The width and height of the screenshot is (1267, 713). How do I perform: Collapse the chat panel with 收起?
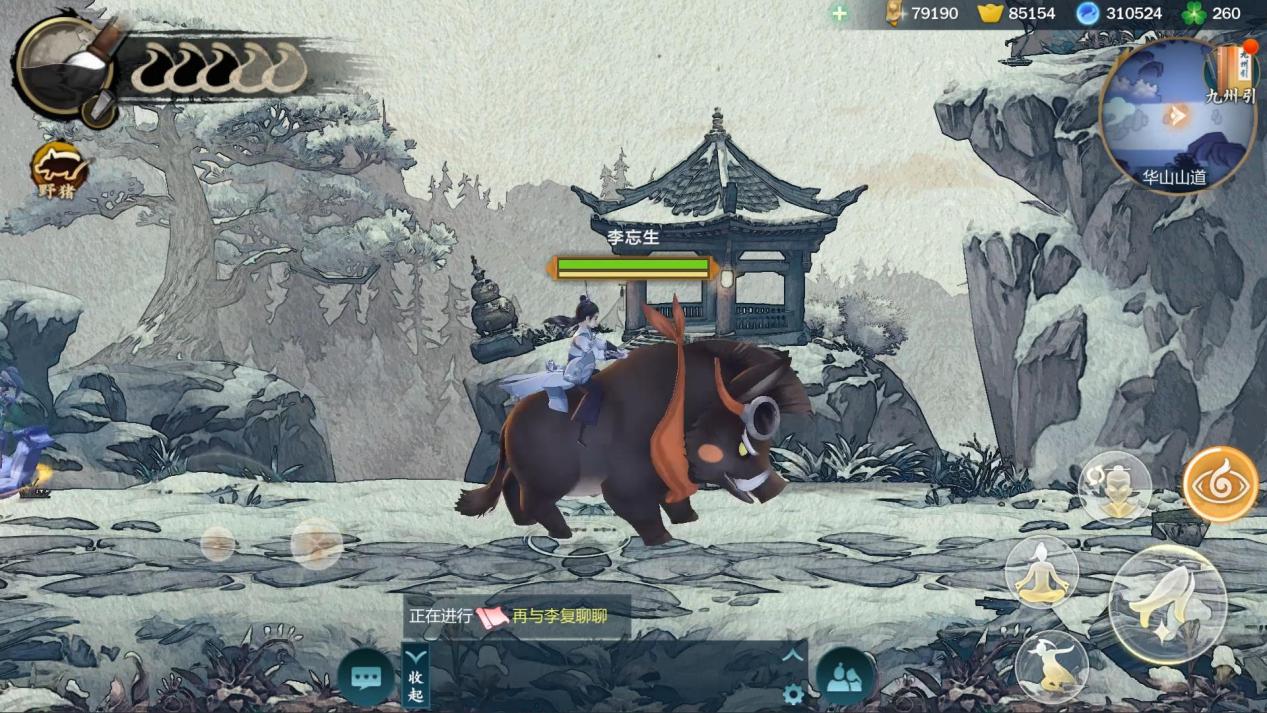(x=416, y=675)
